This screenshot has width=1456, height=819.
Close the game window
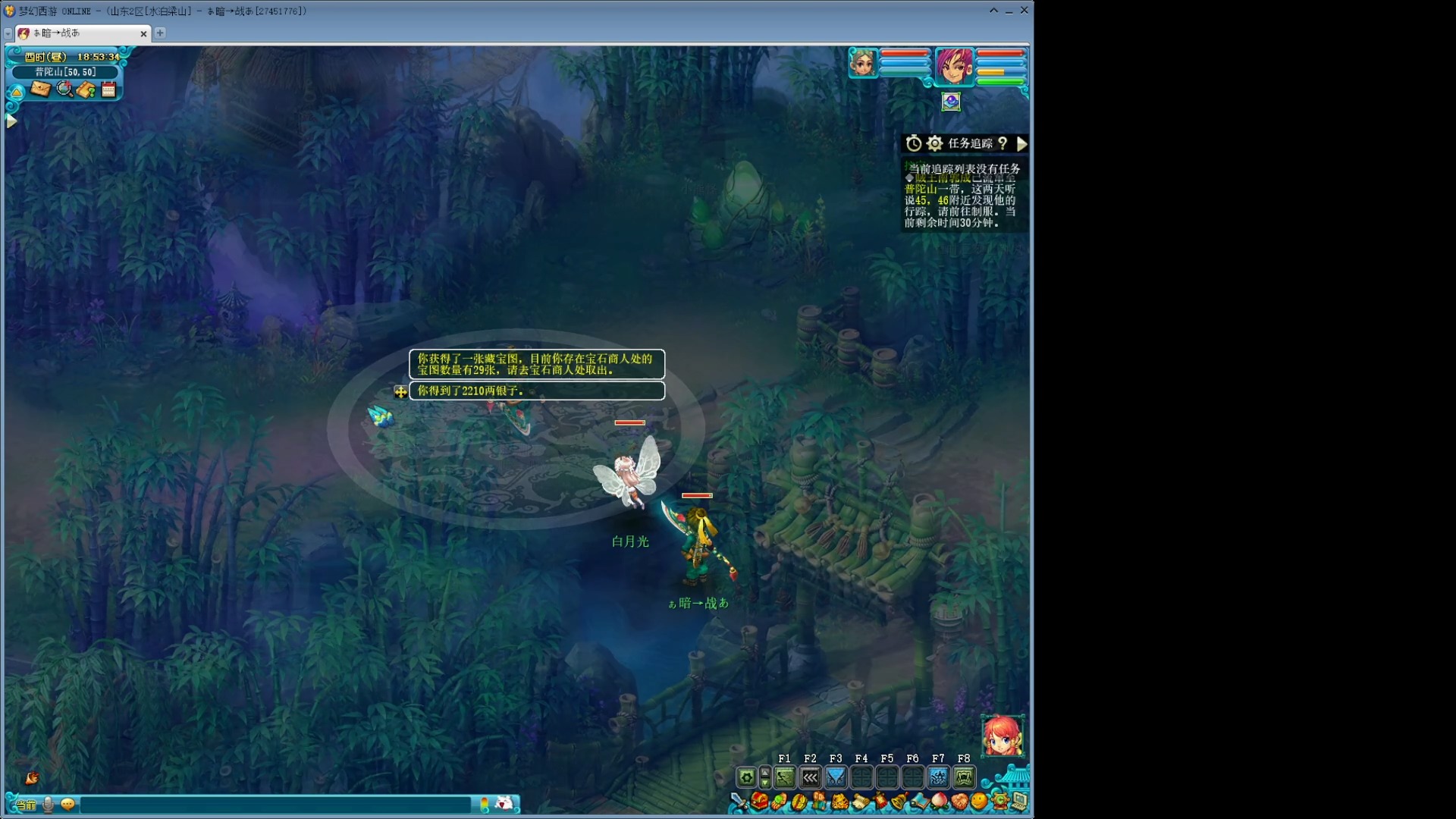(1024, 11)
